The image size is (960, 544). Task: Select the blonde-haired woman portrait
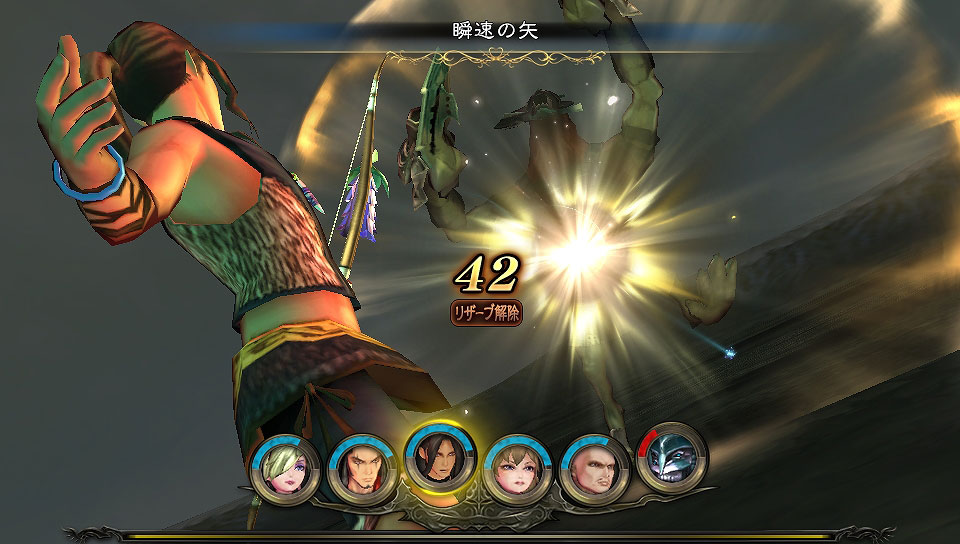coord(286,470)
